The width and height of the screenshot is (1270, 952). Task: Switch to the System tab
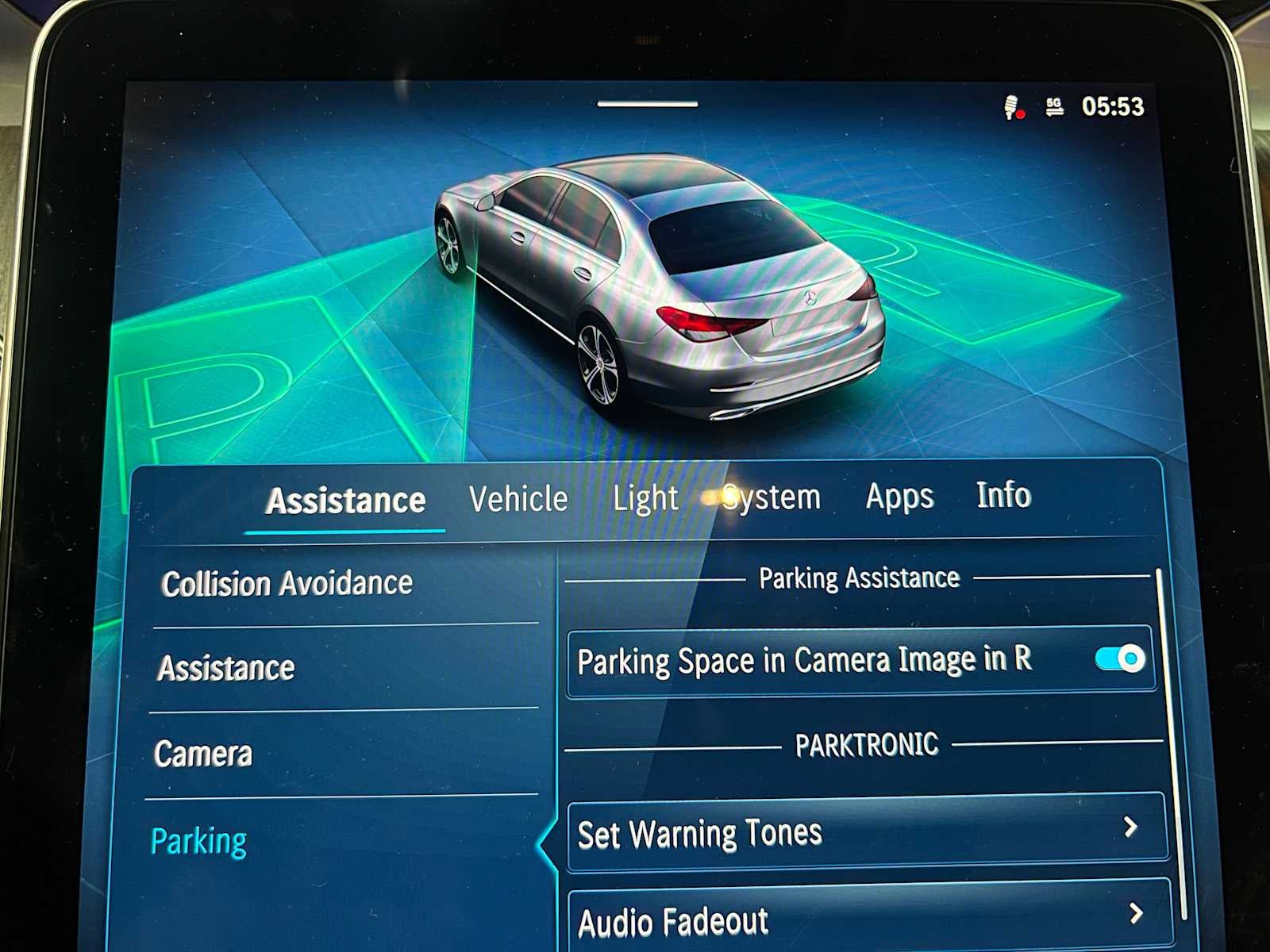[773, 497]
